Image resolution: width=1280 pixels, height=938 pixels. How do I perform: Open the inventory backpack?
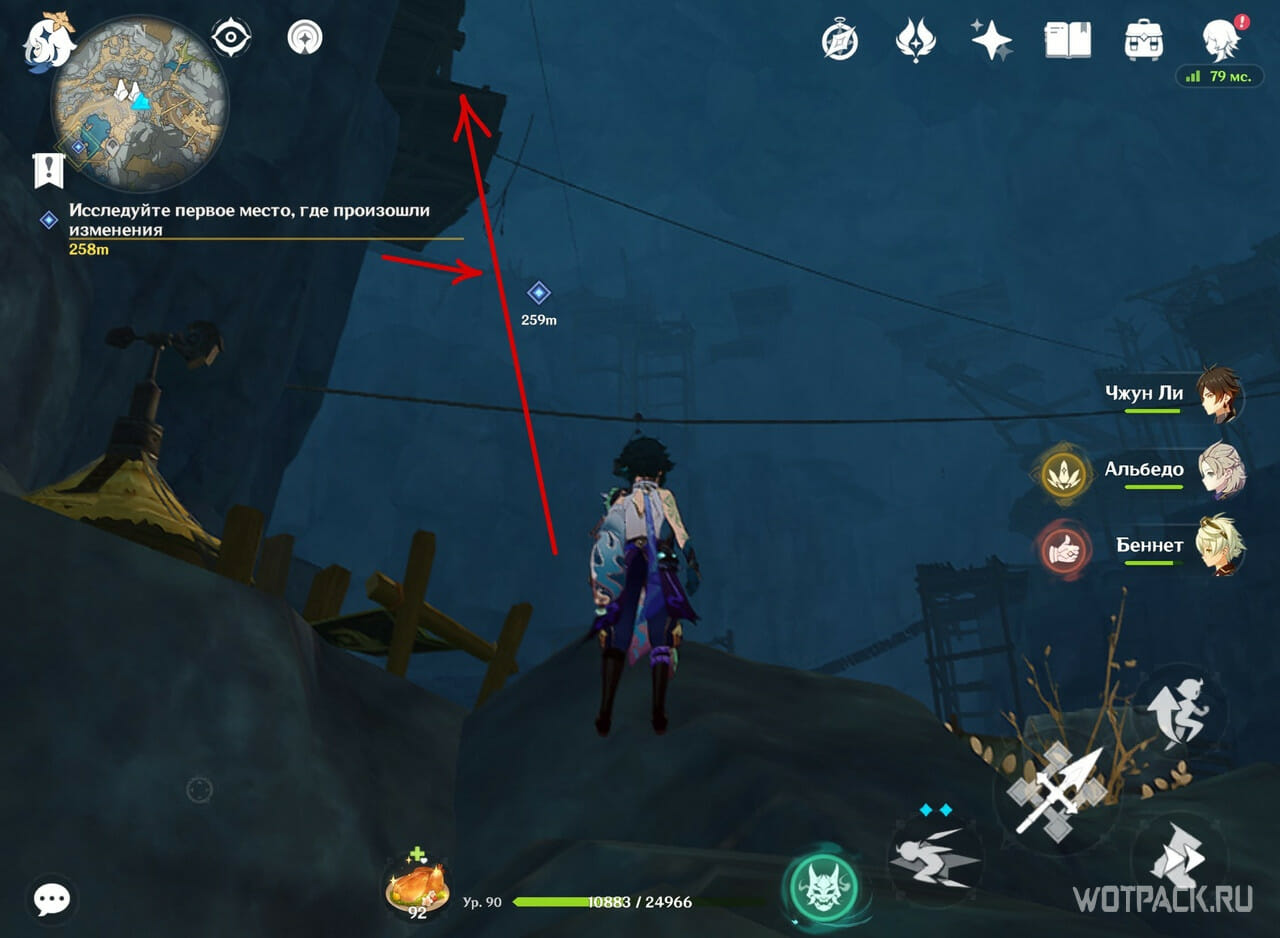click(x=1144, y=41)
